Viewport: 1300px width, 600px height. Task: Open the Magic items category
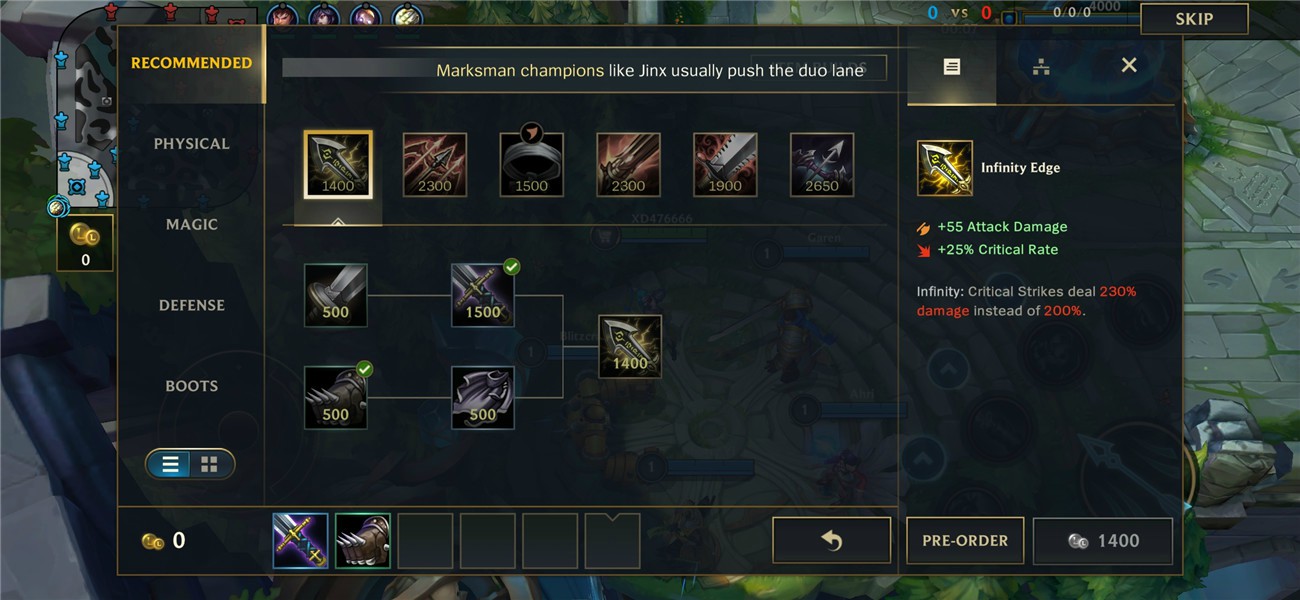click(x=191, y=225)
